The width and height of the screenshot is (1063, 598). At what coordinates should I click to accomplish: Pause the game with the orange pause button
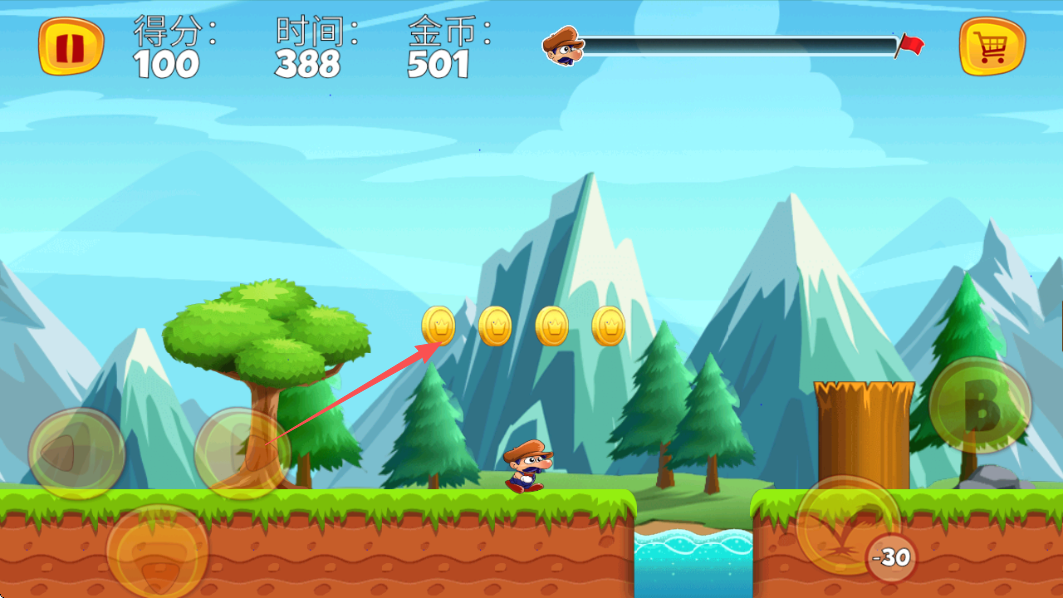pos(71,47)
